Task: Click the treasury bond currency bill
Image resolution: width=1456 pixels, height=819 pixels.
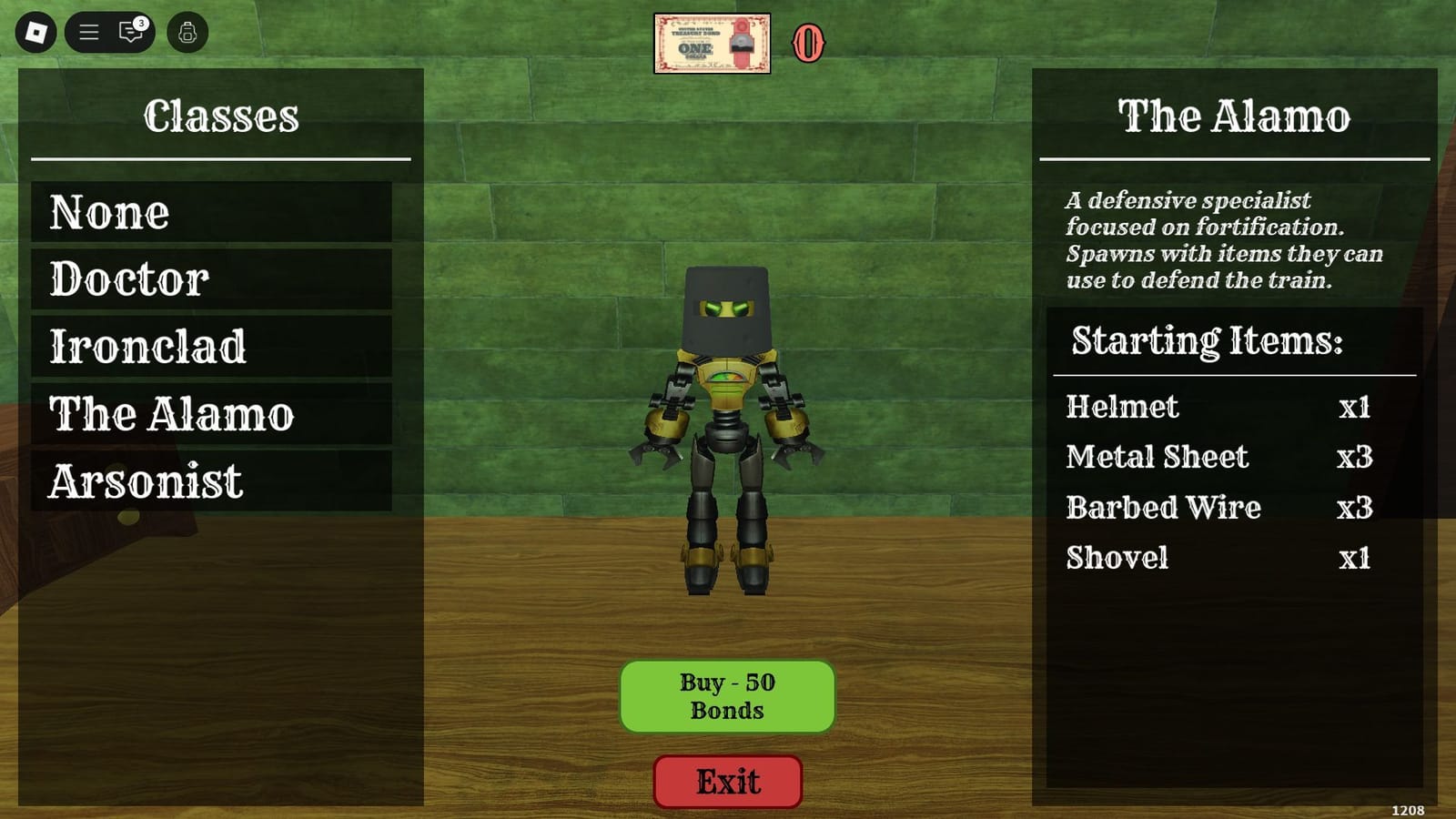Action: [x=713, y=39]
